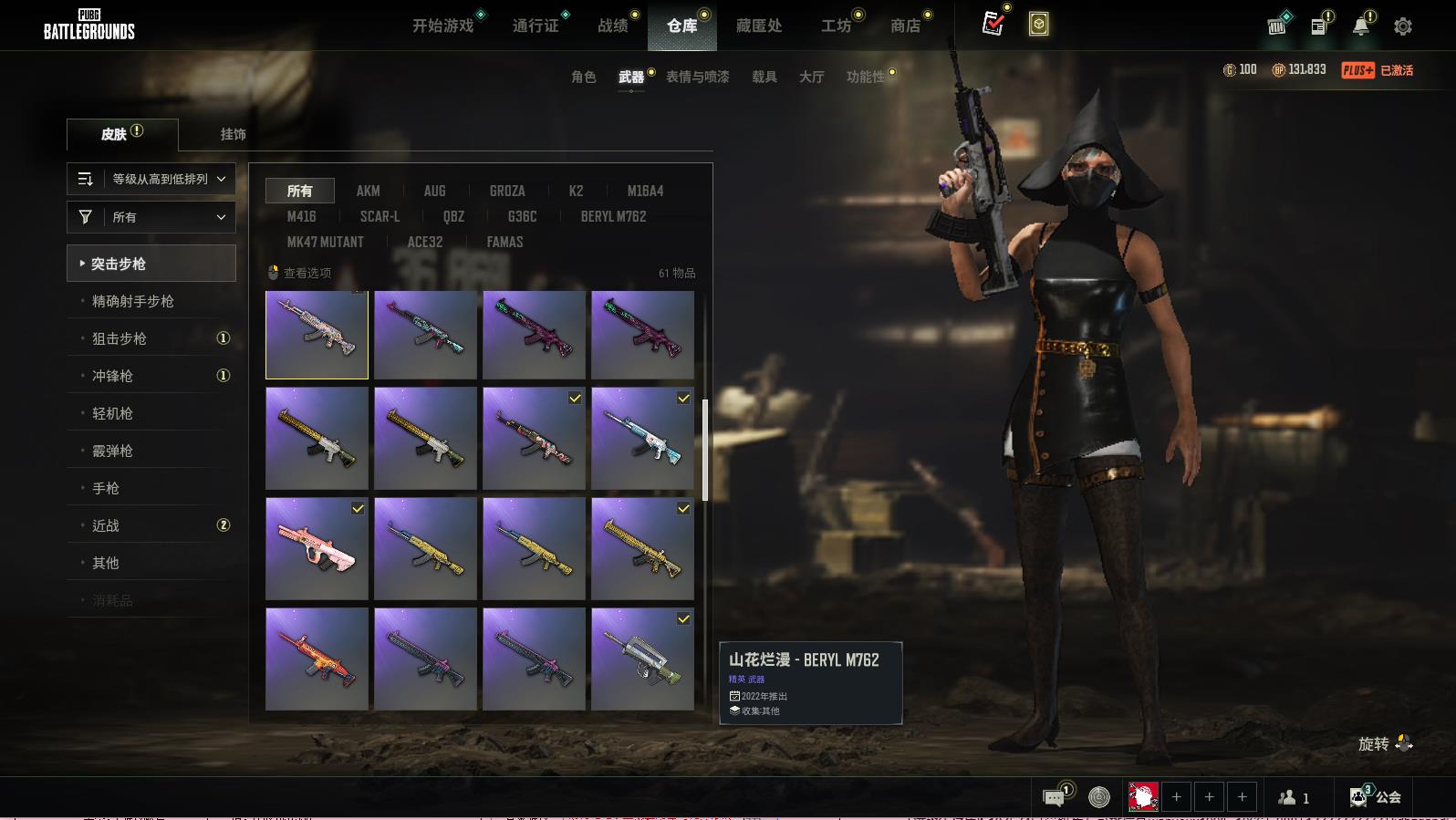The image size is (1456, 820).
Task: Select the pink AUG skin tile
Action: [x=317, y=548]
